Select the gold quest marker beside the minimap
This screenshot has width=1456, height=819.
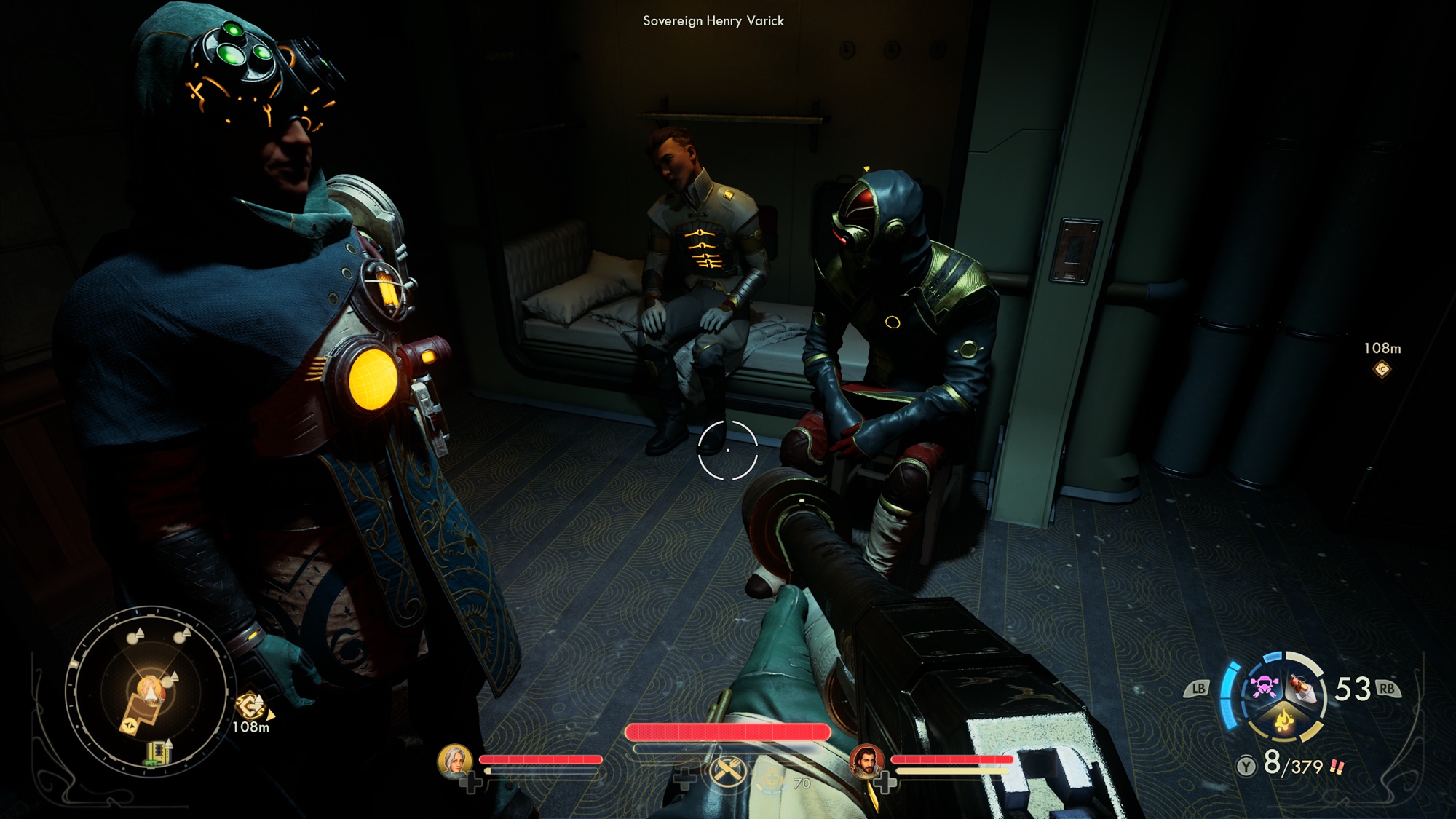tap(249, 705)
